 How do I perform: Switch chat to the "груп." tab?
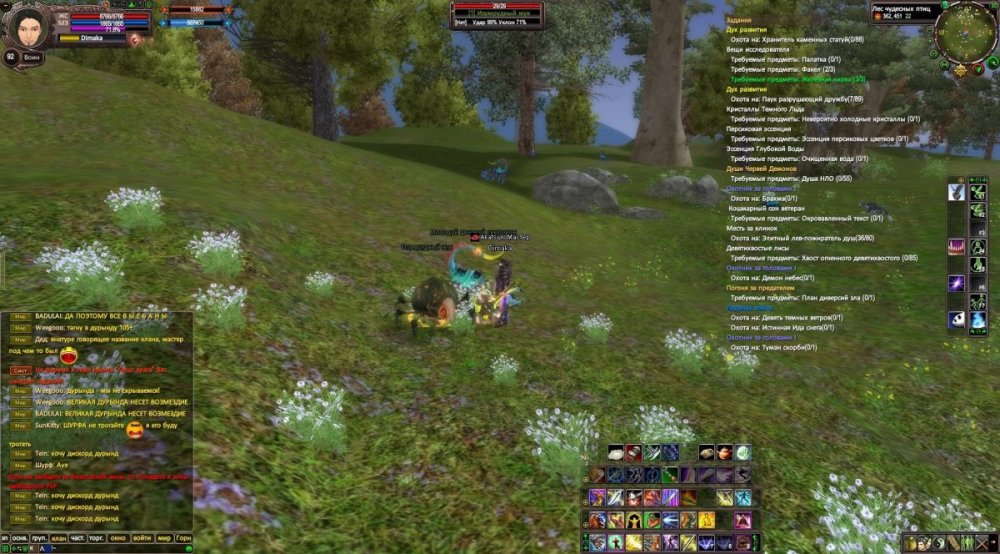pos(40,538)
